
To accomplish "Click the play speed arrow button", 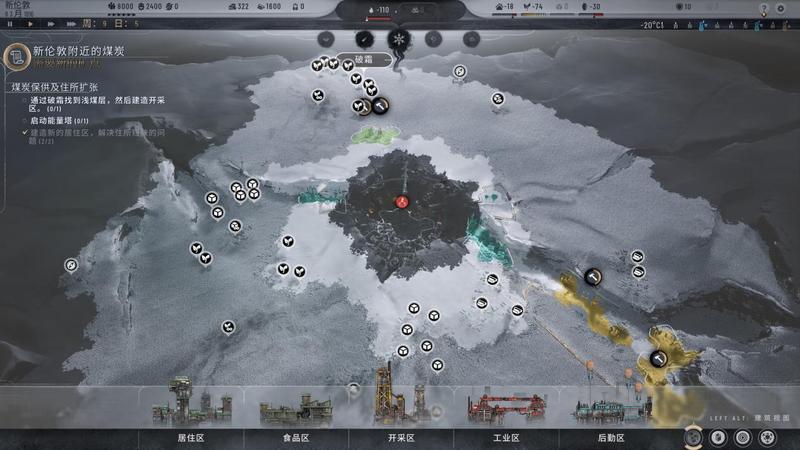I will 30,24.
